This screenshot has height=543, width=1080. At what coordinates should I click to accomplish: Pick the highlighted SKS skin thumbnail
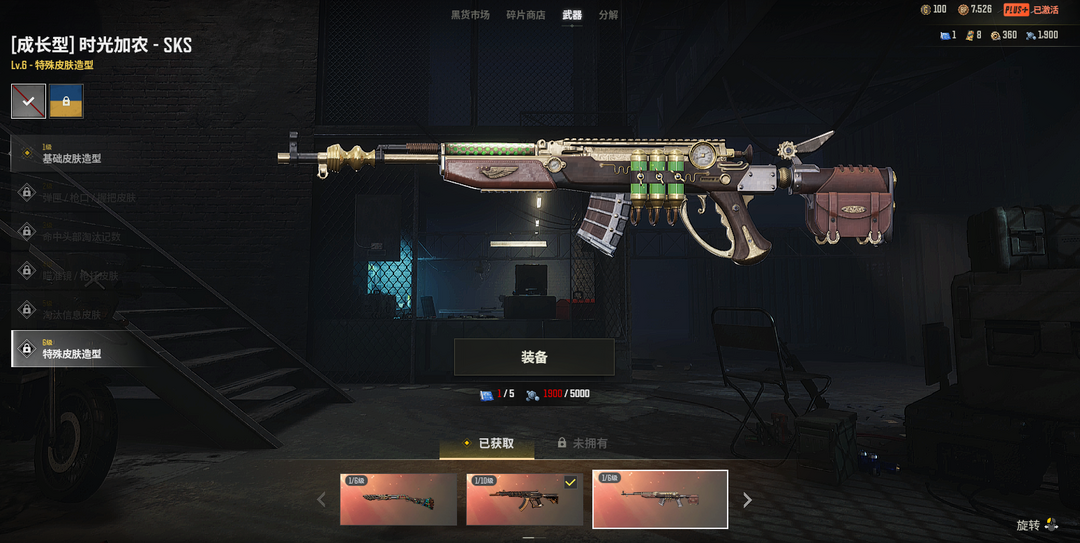(660, 499)
